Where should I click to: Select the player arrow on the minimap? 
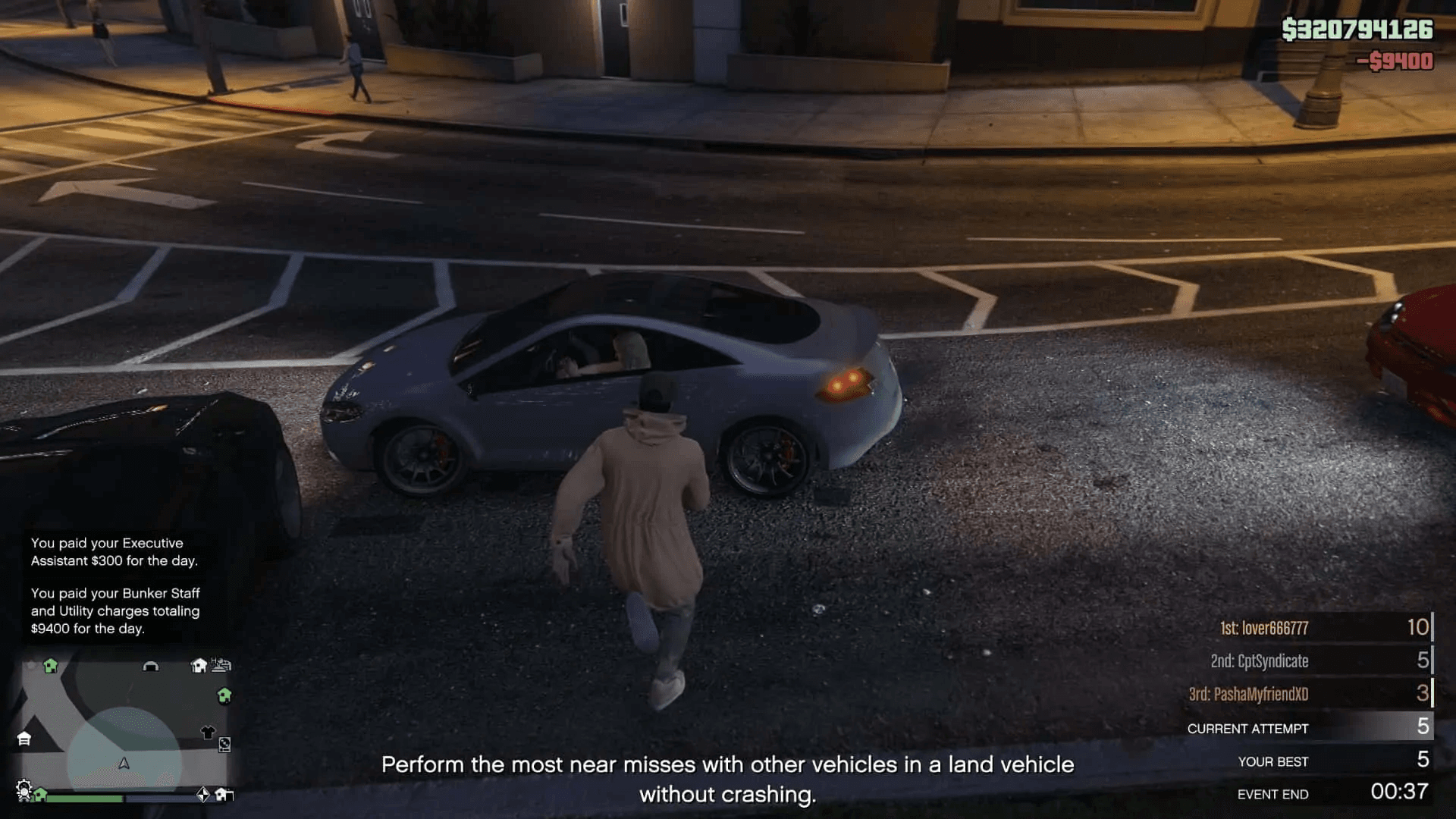[124, 764]
